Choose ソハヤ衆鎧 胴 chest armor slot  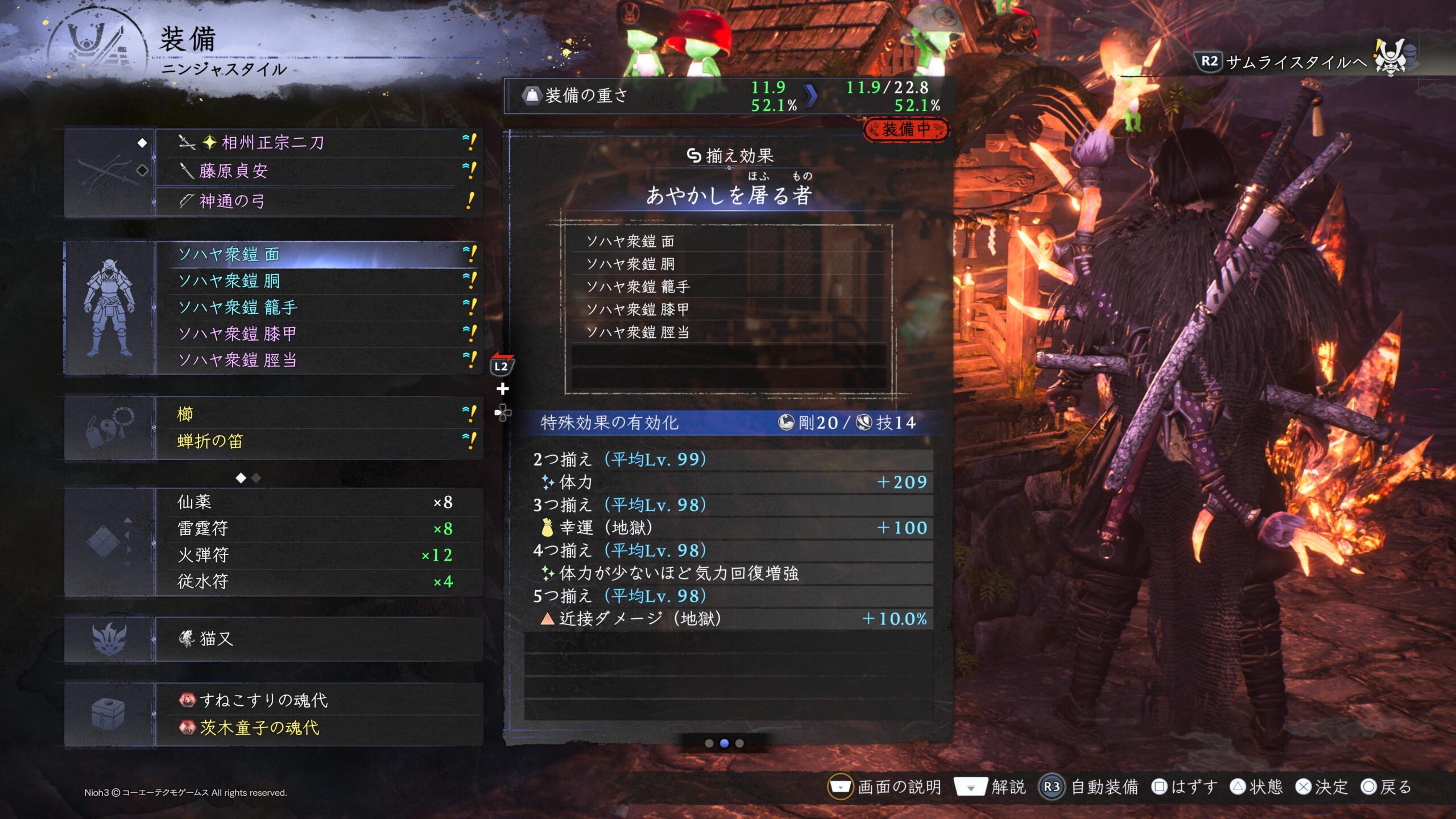click(x=318, y=281)
